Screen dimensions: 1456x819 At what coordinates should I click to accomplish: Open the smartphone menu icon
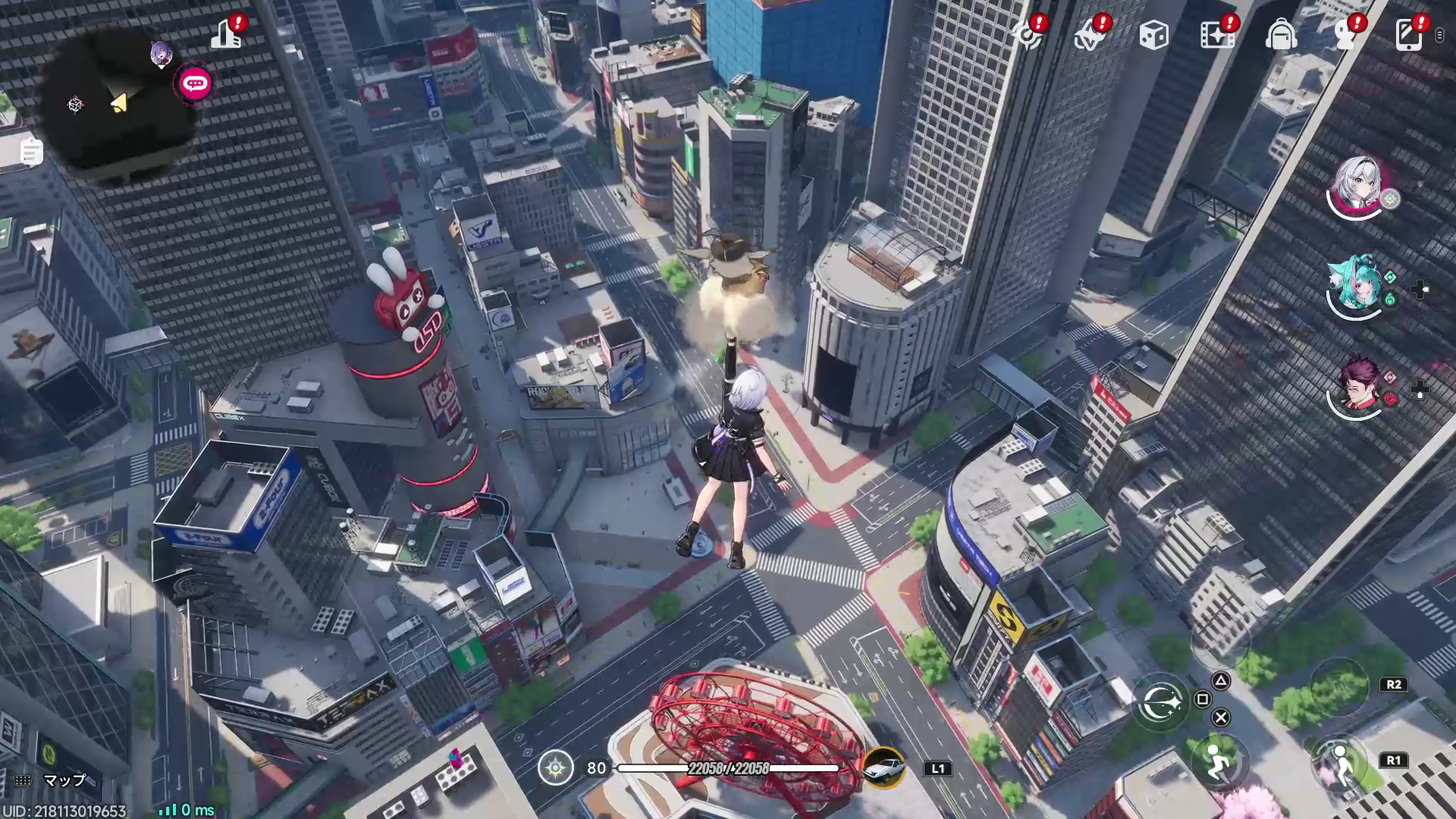pyautogui.click(x=1408, y=35)
